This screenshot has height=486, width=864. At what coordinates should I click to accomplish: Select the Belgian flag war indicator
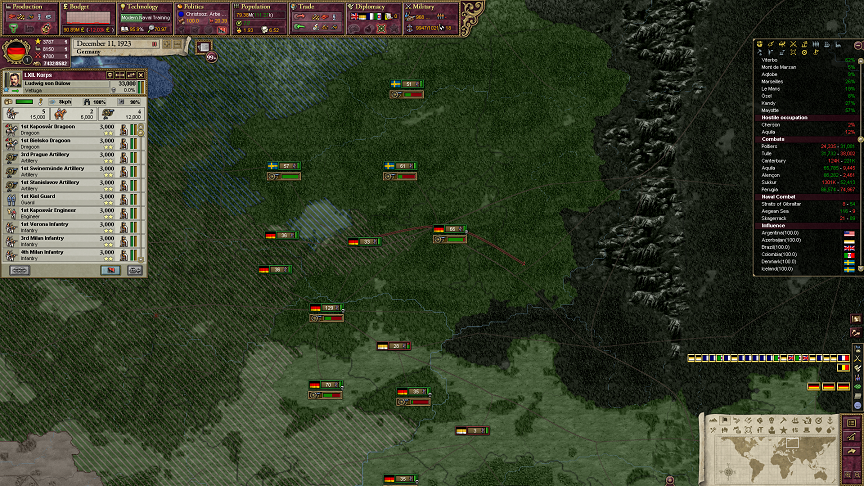pos(843,368)
